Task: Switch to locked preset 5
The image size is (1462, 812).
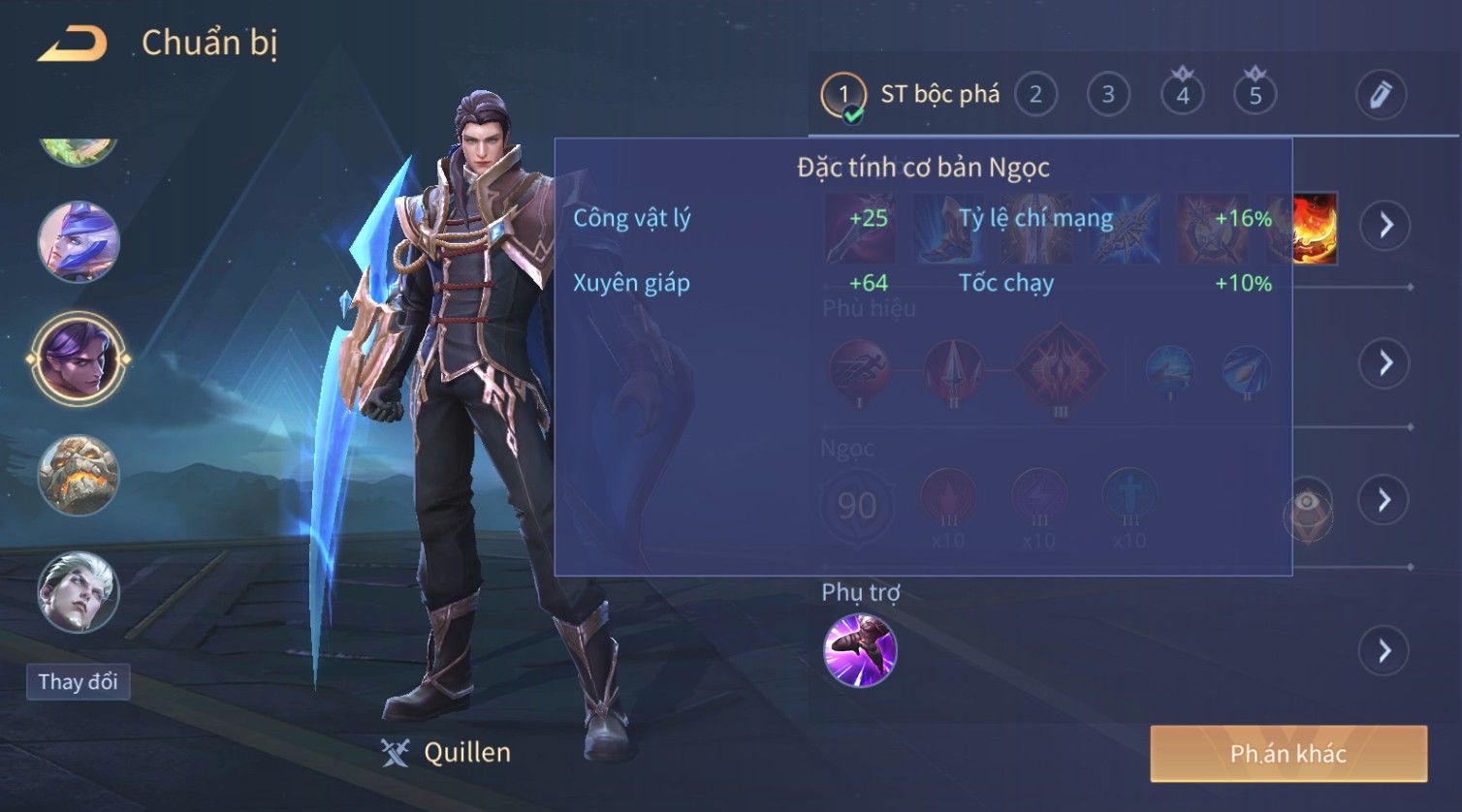Action: [x=1255, y=95]
